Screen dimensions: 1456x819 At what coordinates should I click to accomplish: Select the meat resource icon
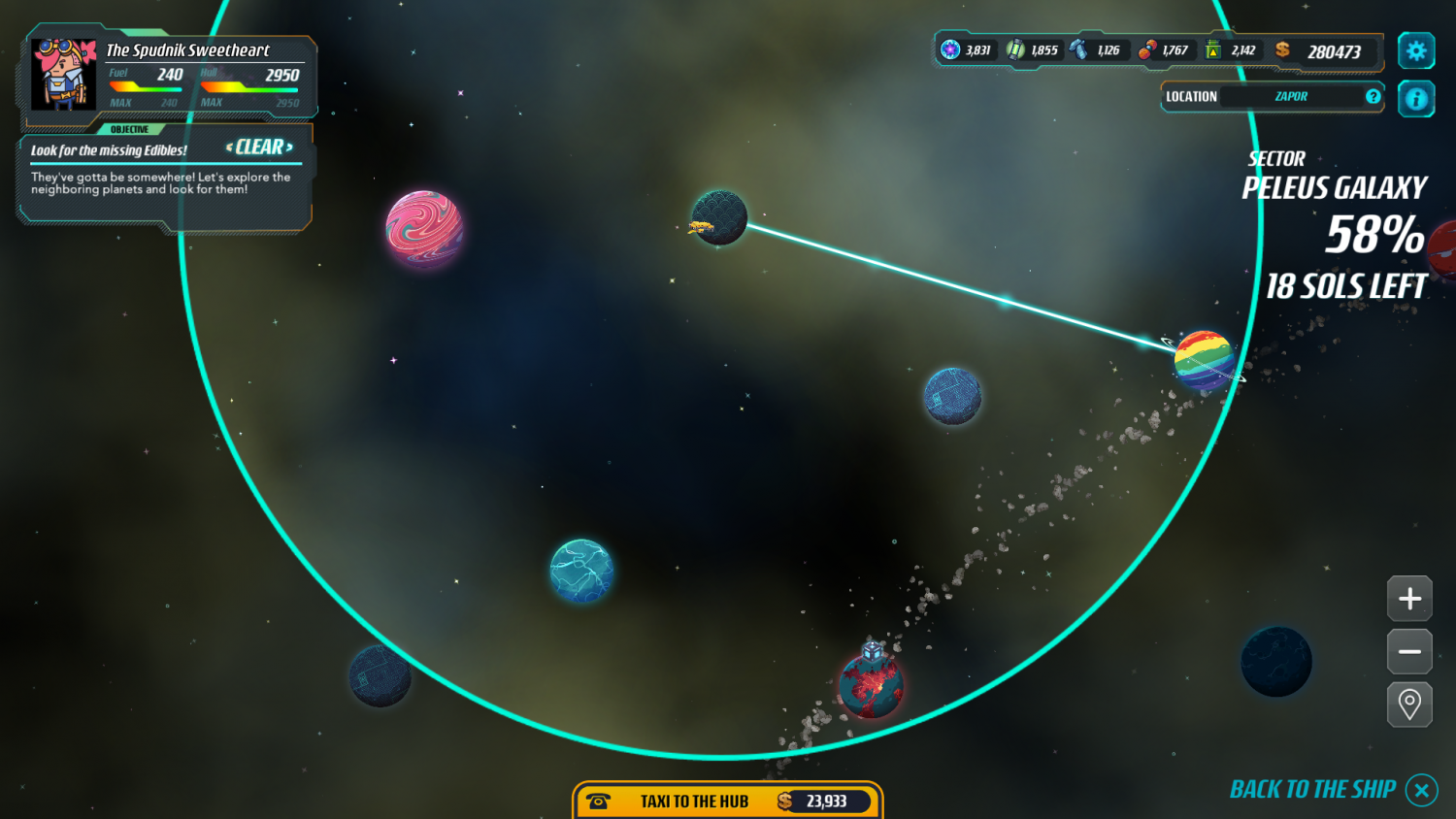1149,49
